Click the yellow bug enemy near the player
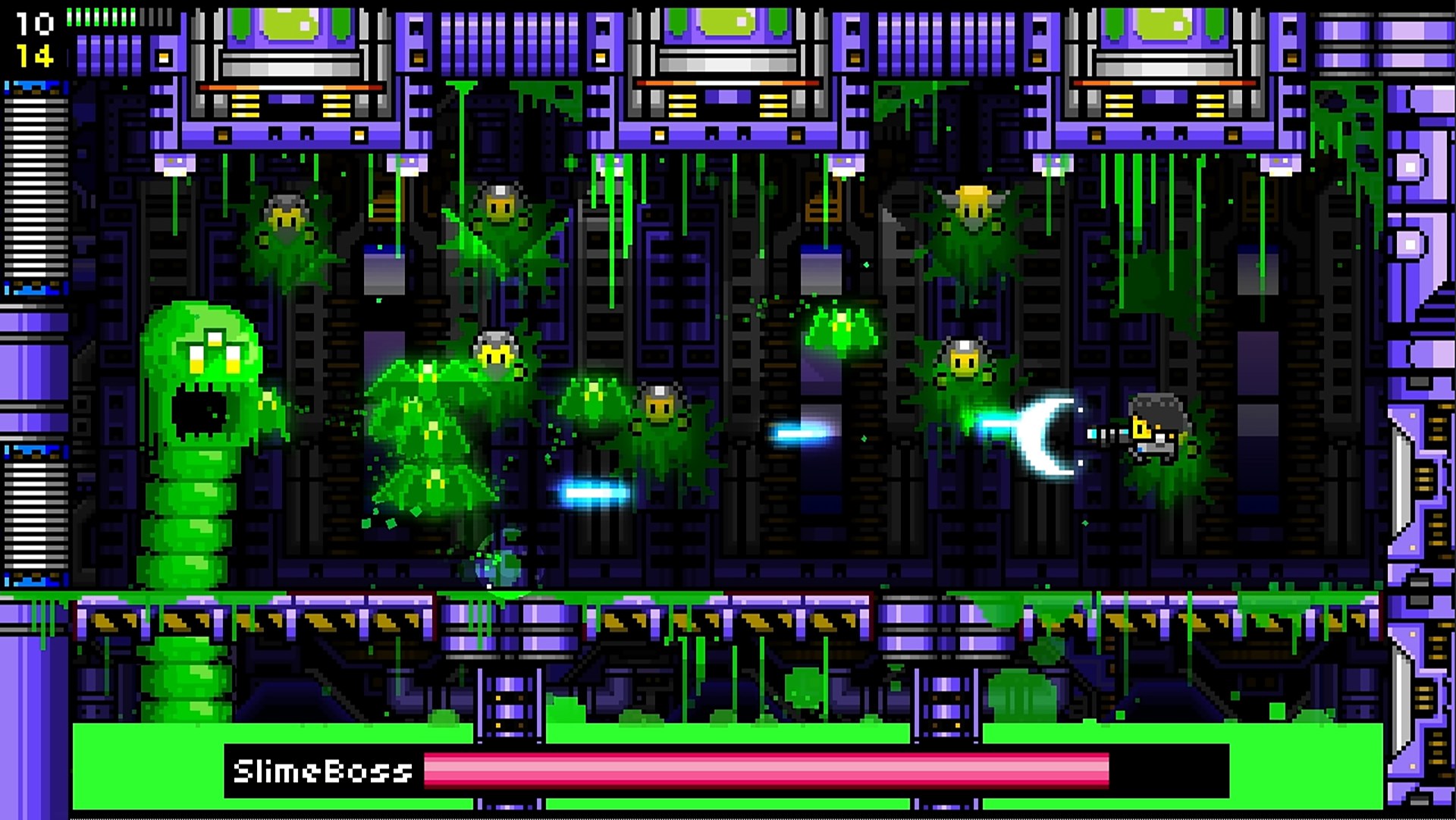This screenshot has width=1456, height=820. tap(963, 357)
